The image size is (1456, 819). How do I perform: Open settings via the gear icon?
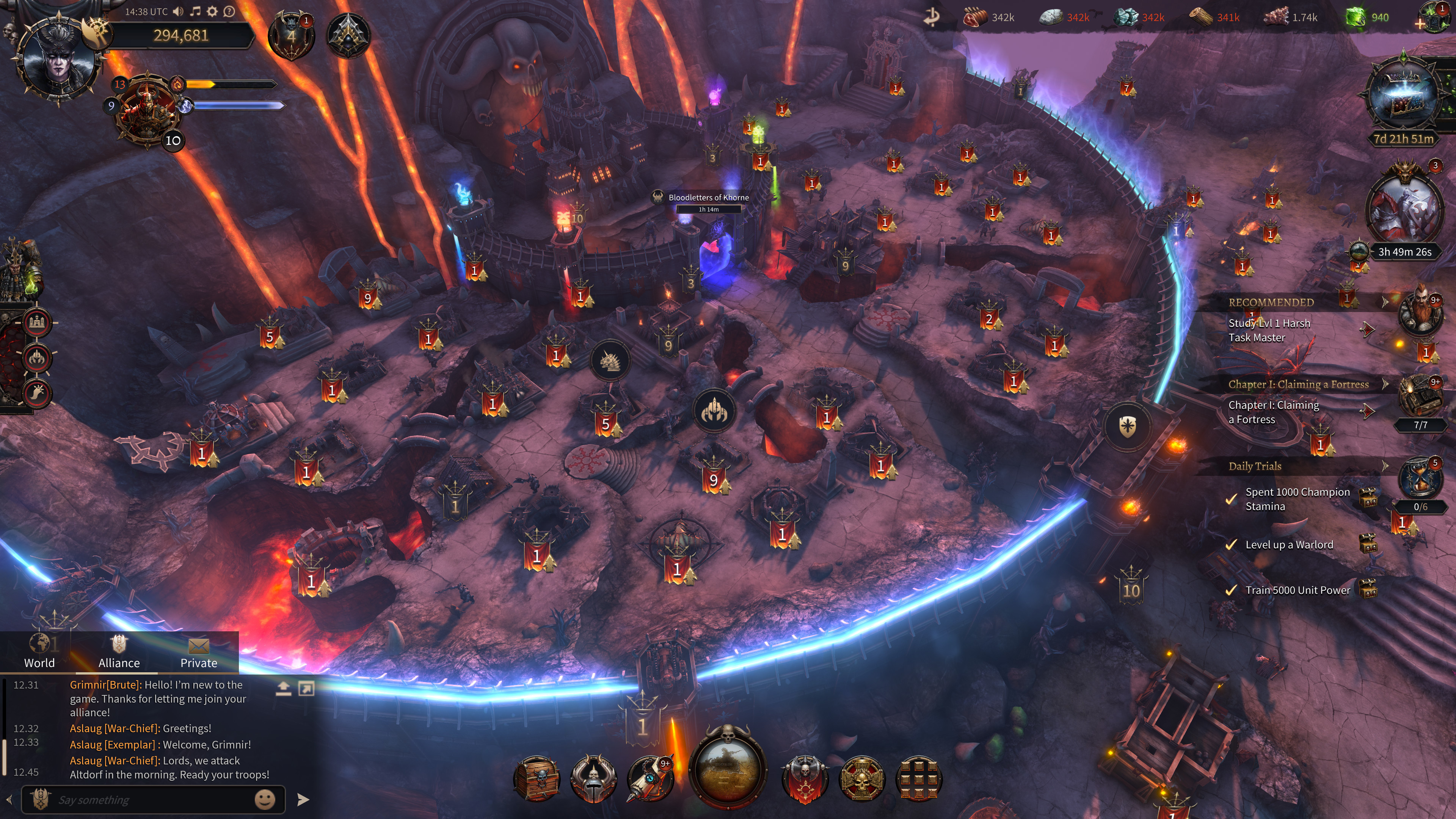pos(212,11)
